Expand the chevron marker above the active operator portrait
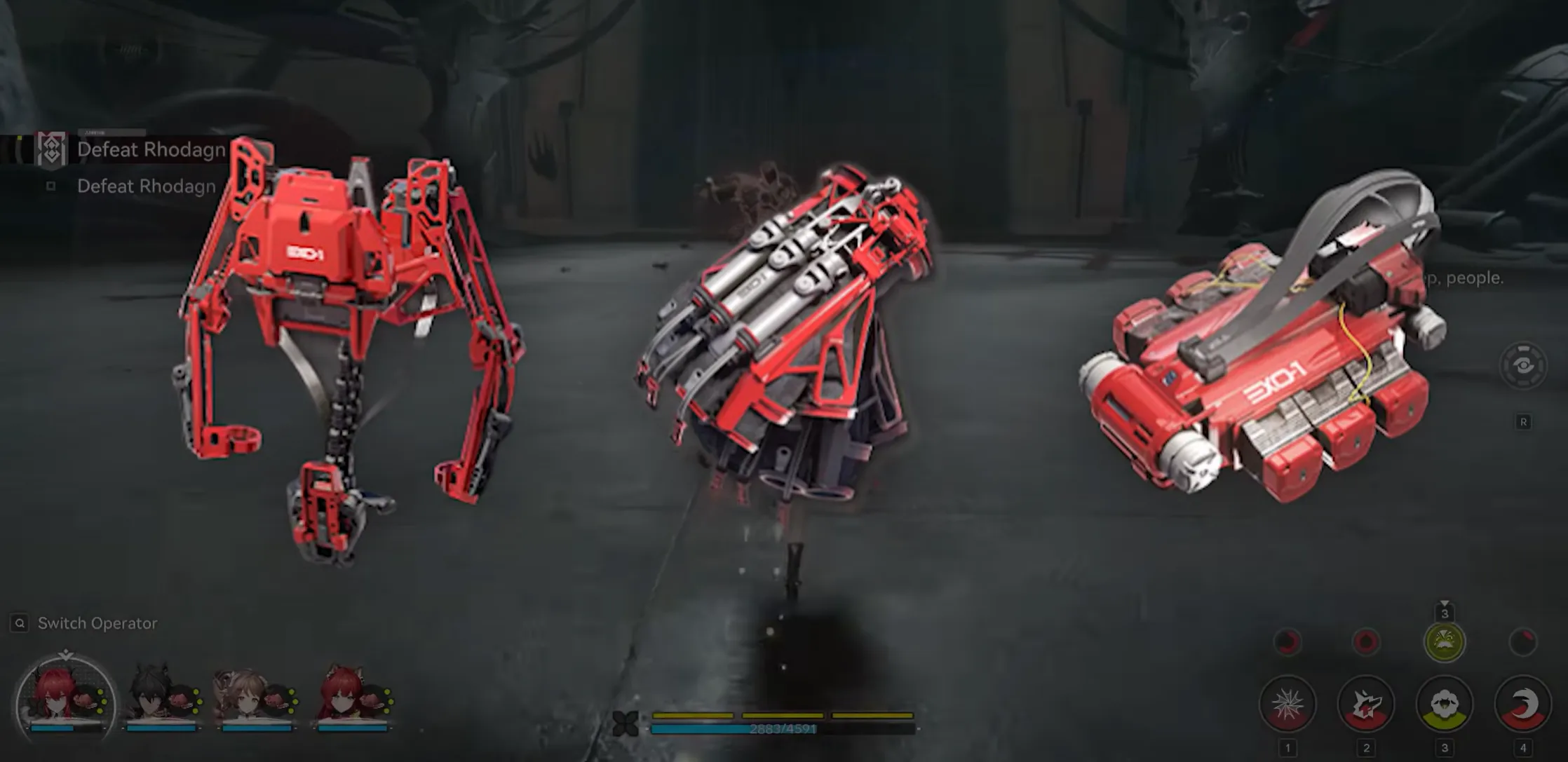Image resolution: width=1568 pixels, height=762 pixels. click(66, 652)
